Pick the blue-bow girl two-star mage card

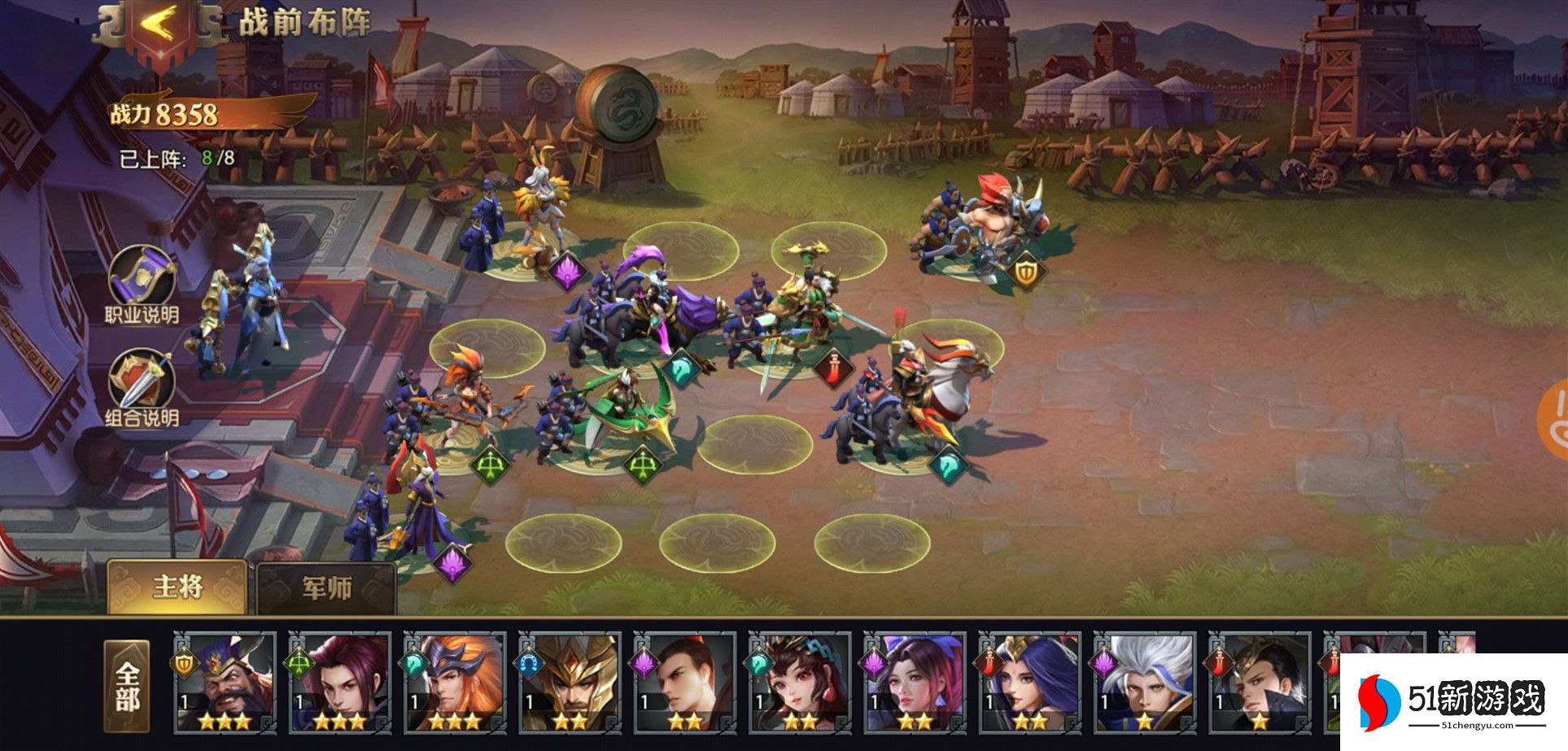point(915,683)
